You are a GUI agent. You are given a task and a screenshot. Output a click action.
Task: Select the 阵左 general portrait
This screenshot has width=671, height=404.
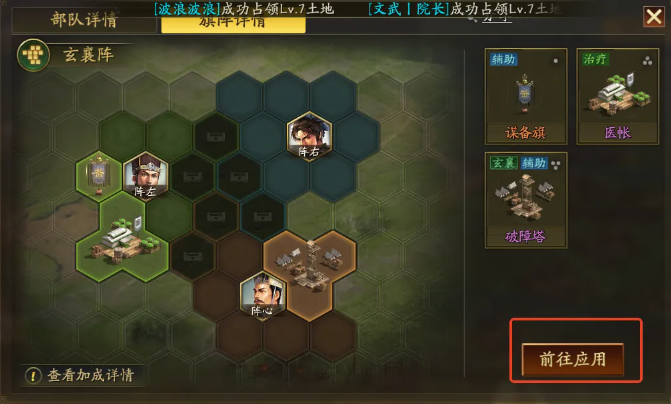click(145, 176)
